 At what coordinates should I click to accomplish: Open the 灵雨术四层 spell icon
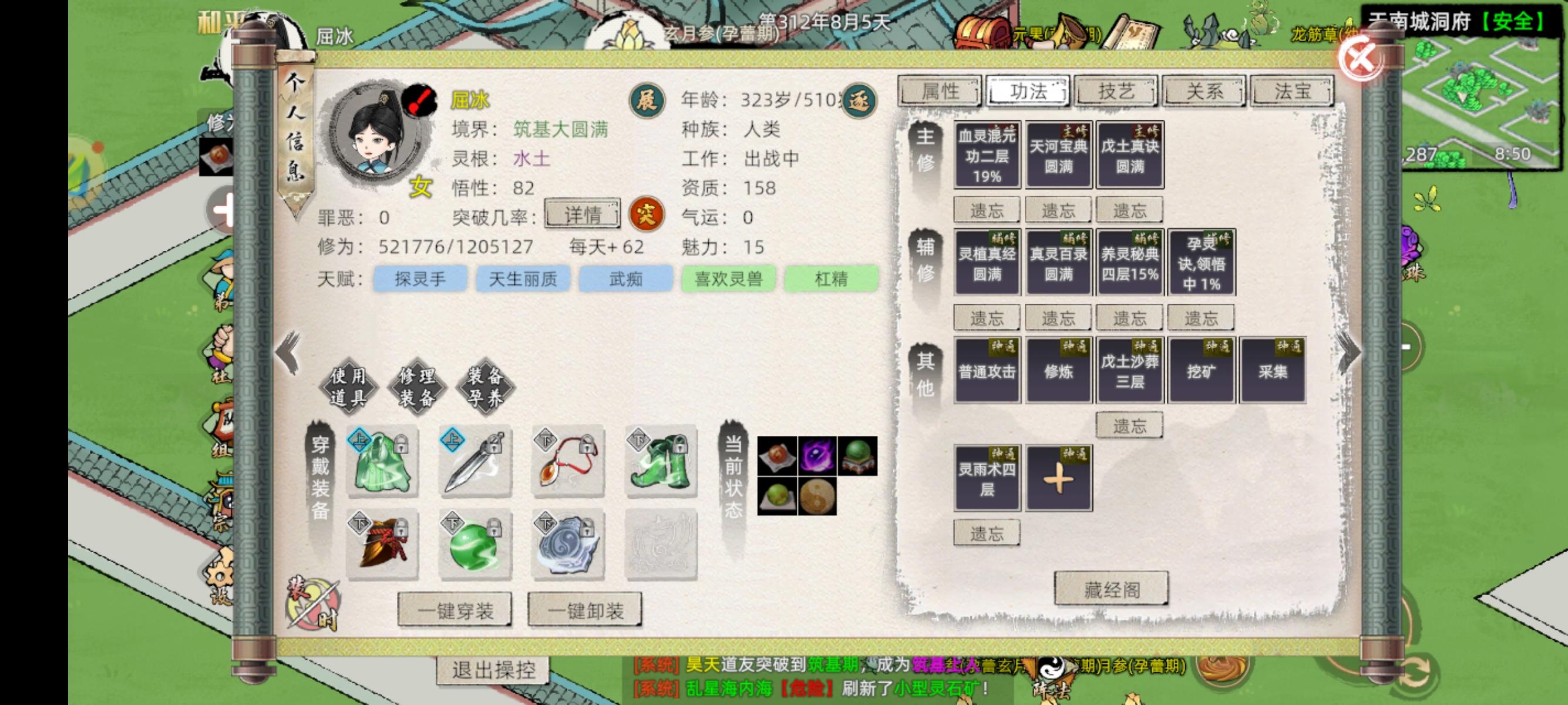pyautogui.click(x=986, y=476)
